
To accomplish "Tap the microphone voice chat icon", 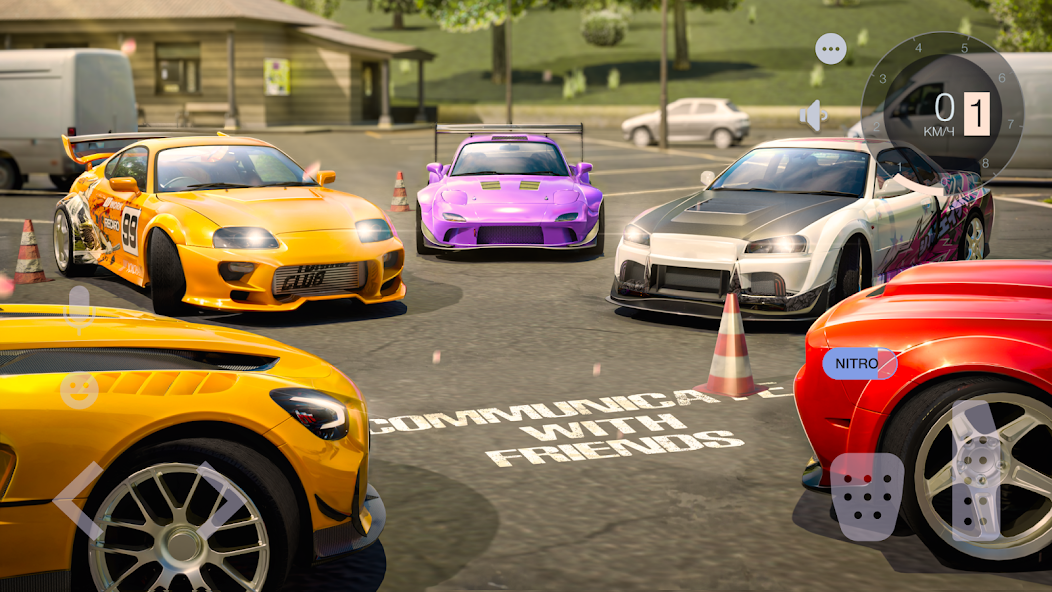I will pyautogui.click(x=79, y=310).
